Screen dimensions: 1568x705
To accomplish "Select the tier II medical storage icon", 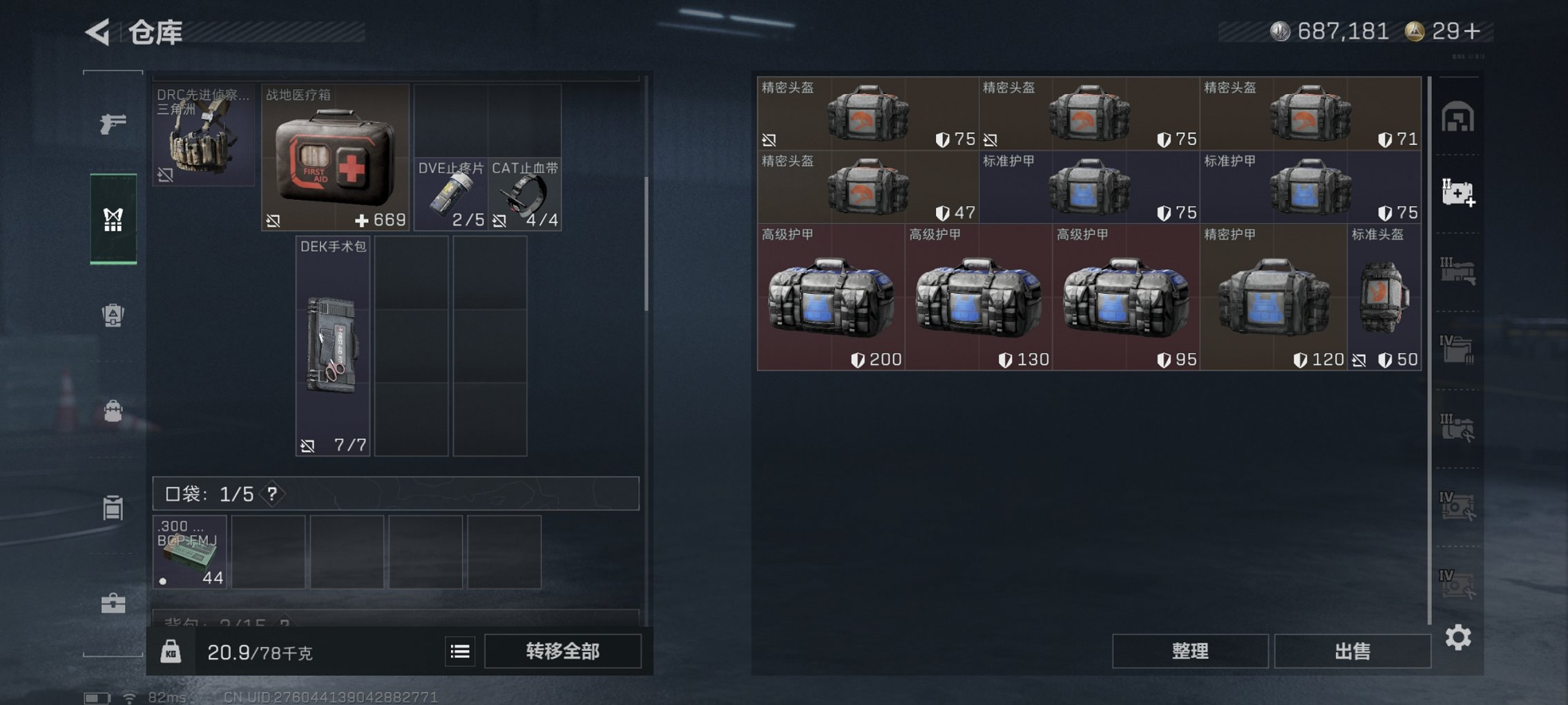I will (1459, 192).
